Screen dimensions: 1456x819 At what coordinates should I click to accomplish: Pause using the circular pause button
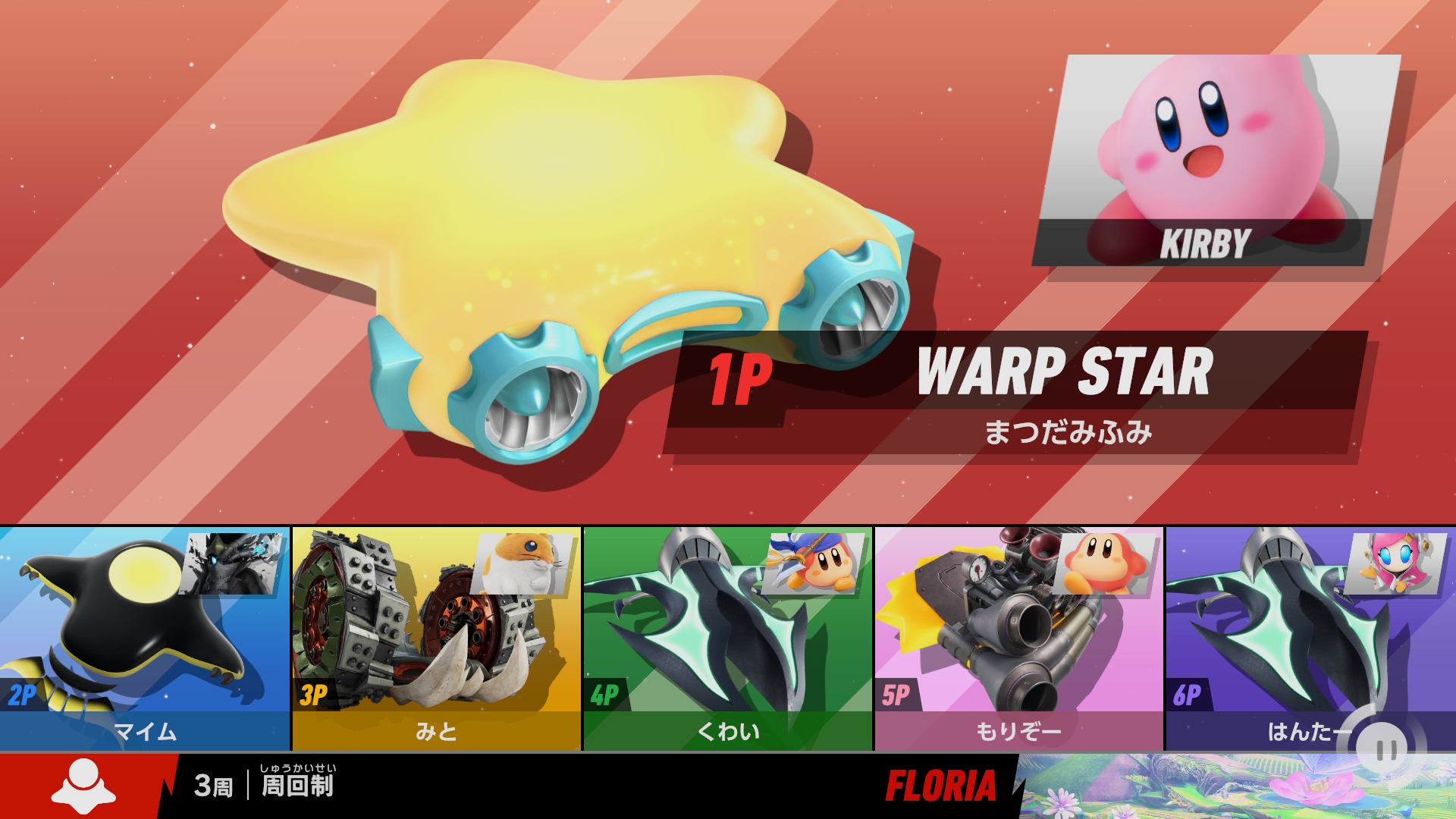(1386, 750)
